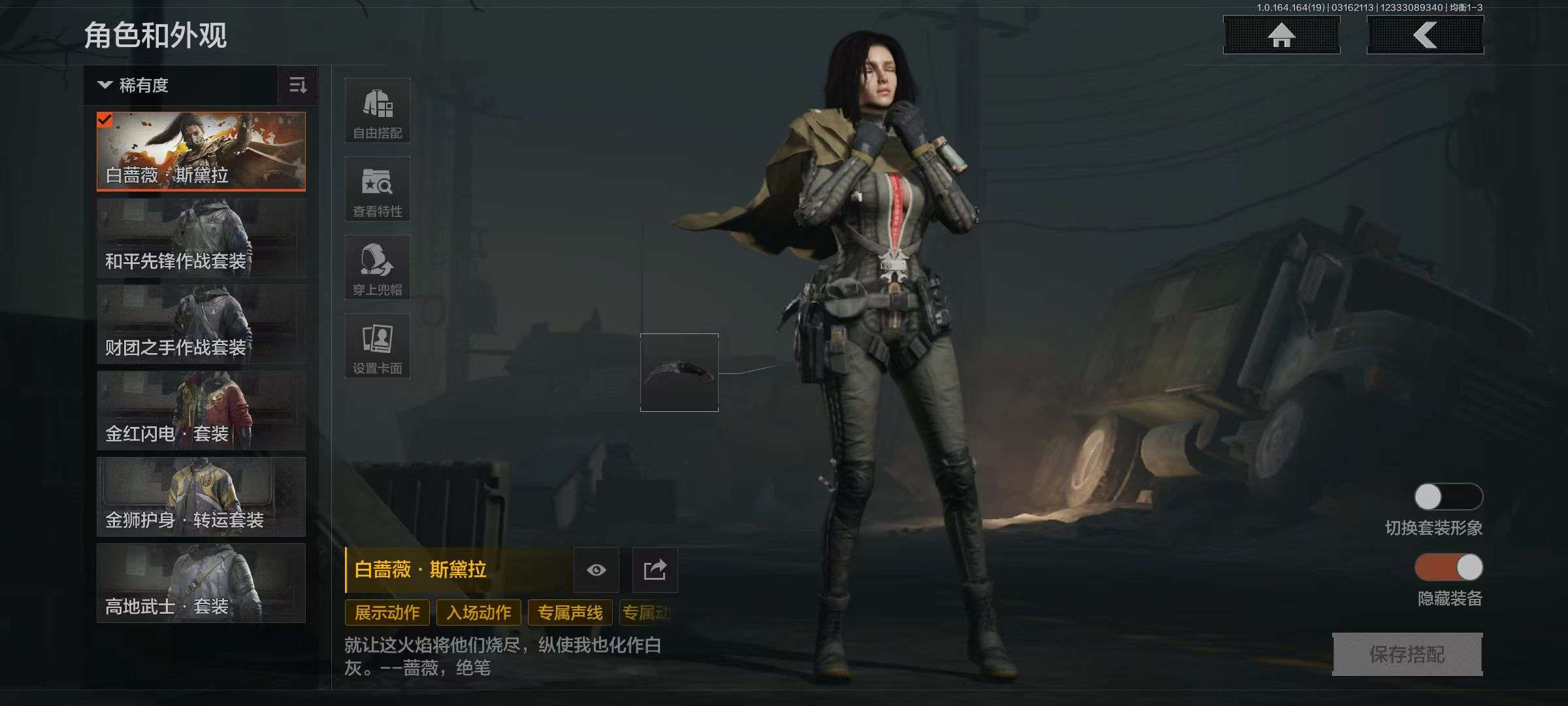Share the outfit with the share icon
The height and width of the screenshot is (706, 1568).
[x=655, y=570]
